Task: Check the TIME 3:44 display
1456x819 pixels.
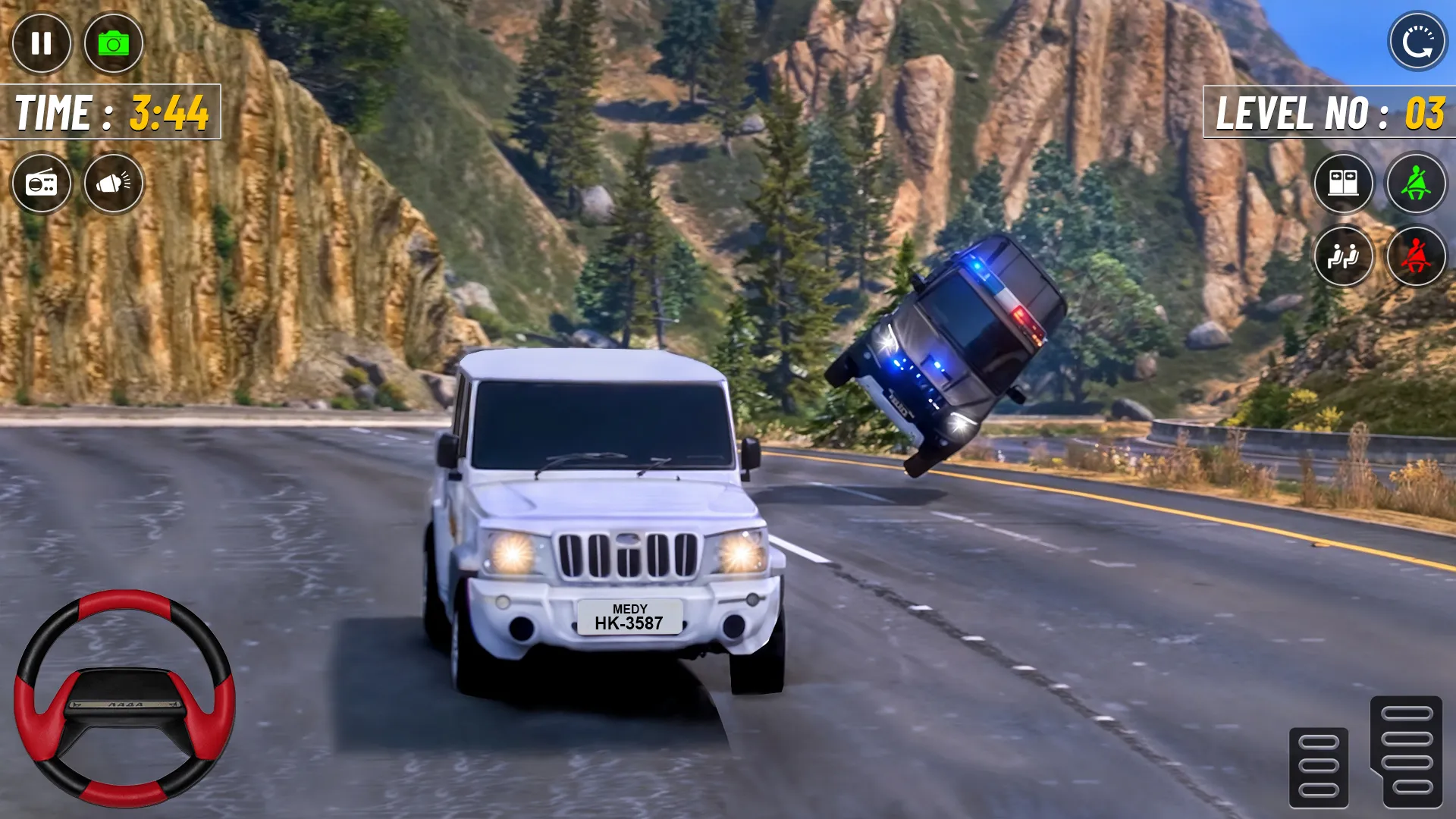Action: pyautogui.click(x=110, y=112)
